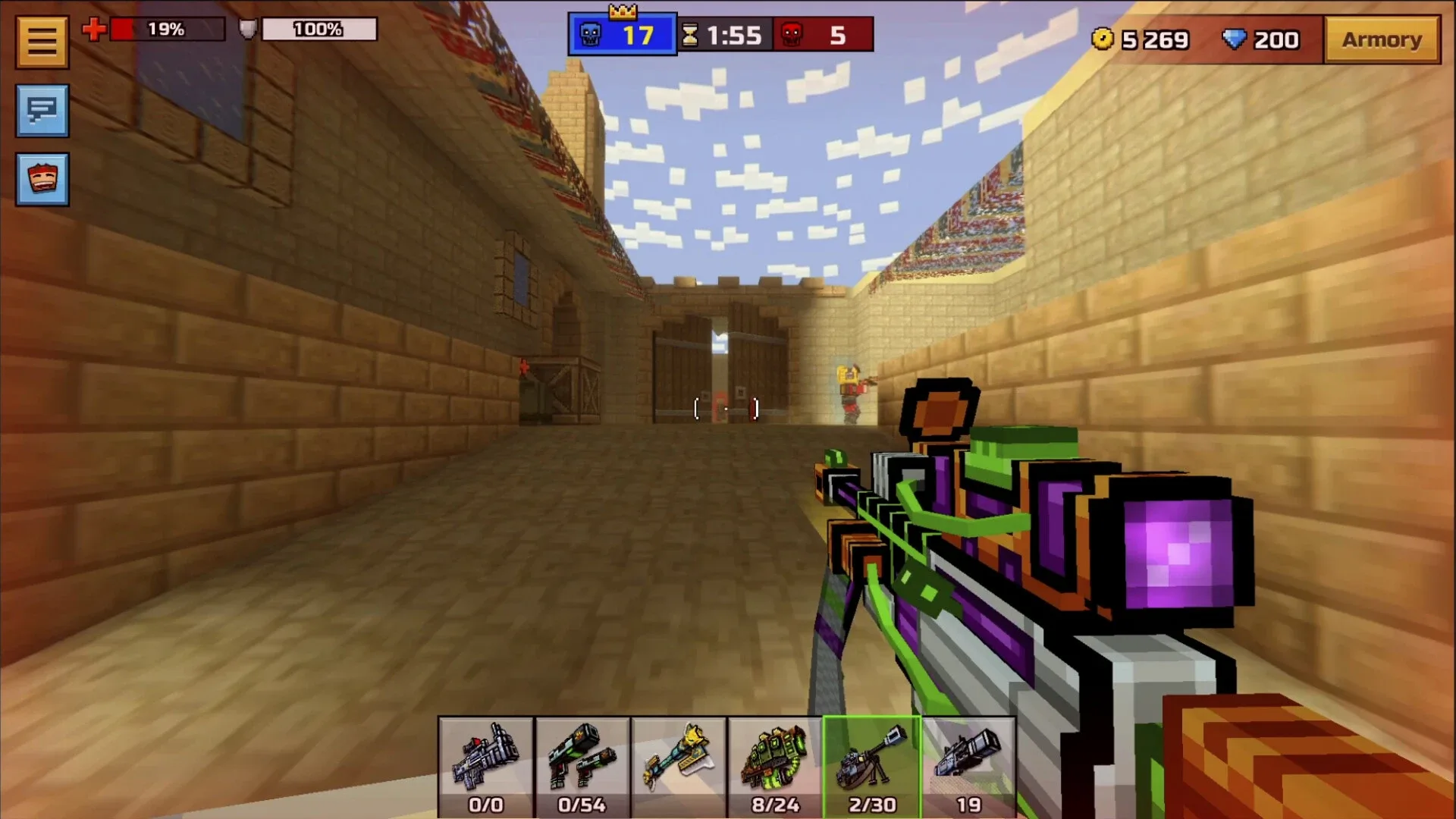Screen dimensions: 1456x819
Task: Select the shotgun with 0/54 ammo
Action: pos(582,758)
